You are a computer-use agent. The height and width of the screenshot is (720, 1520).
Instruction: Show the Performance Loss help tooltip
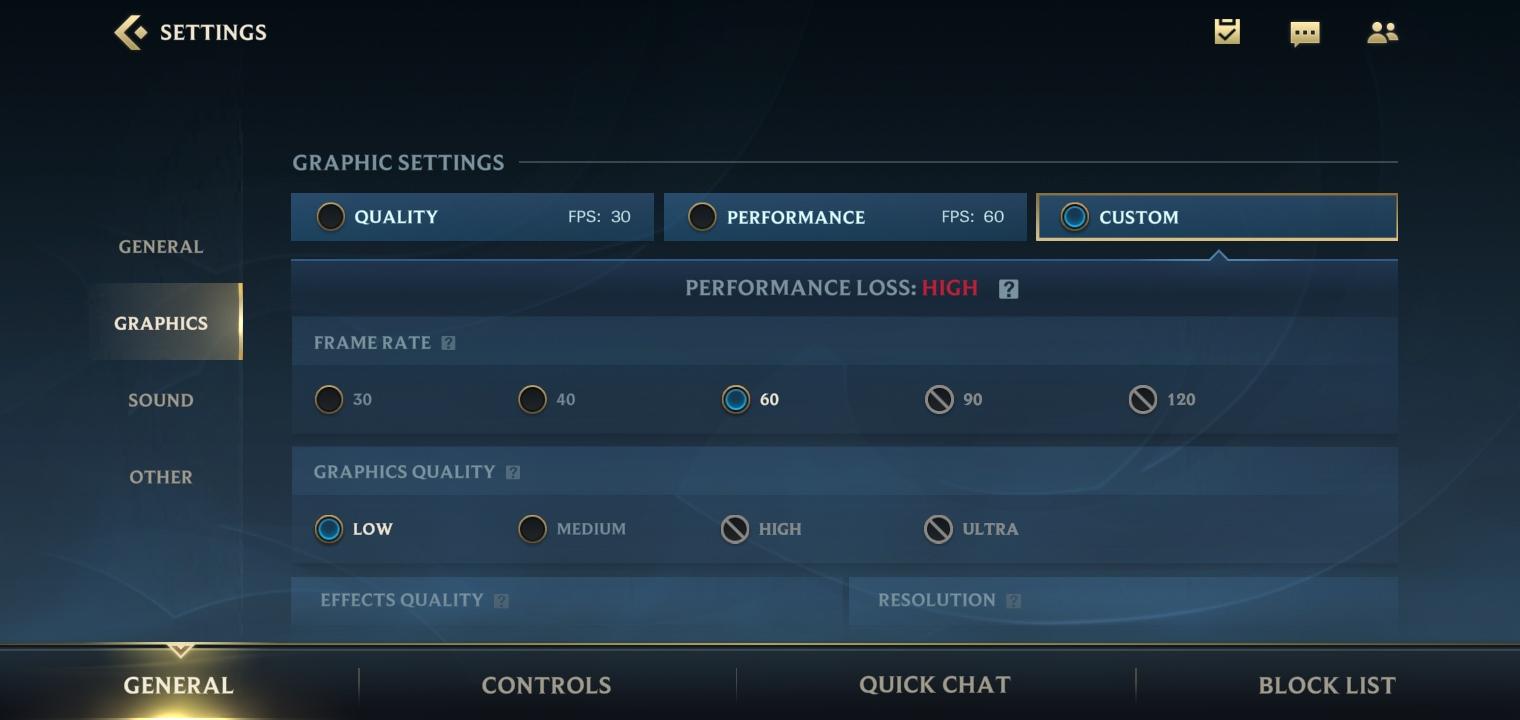(1008, 289)
